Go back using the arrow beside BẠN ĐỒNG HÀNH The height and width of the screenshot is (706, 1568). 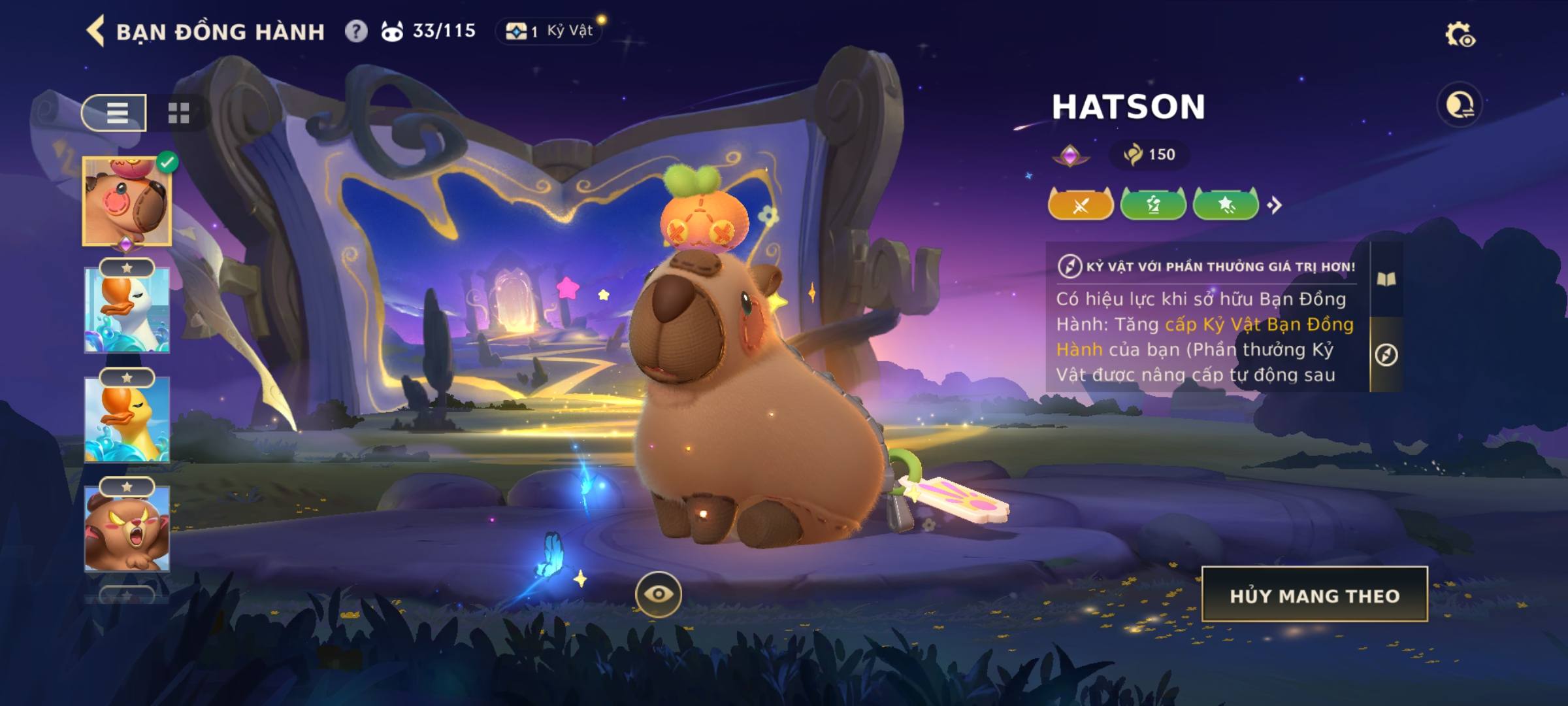pos(95,31)
